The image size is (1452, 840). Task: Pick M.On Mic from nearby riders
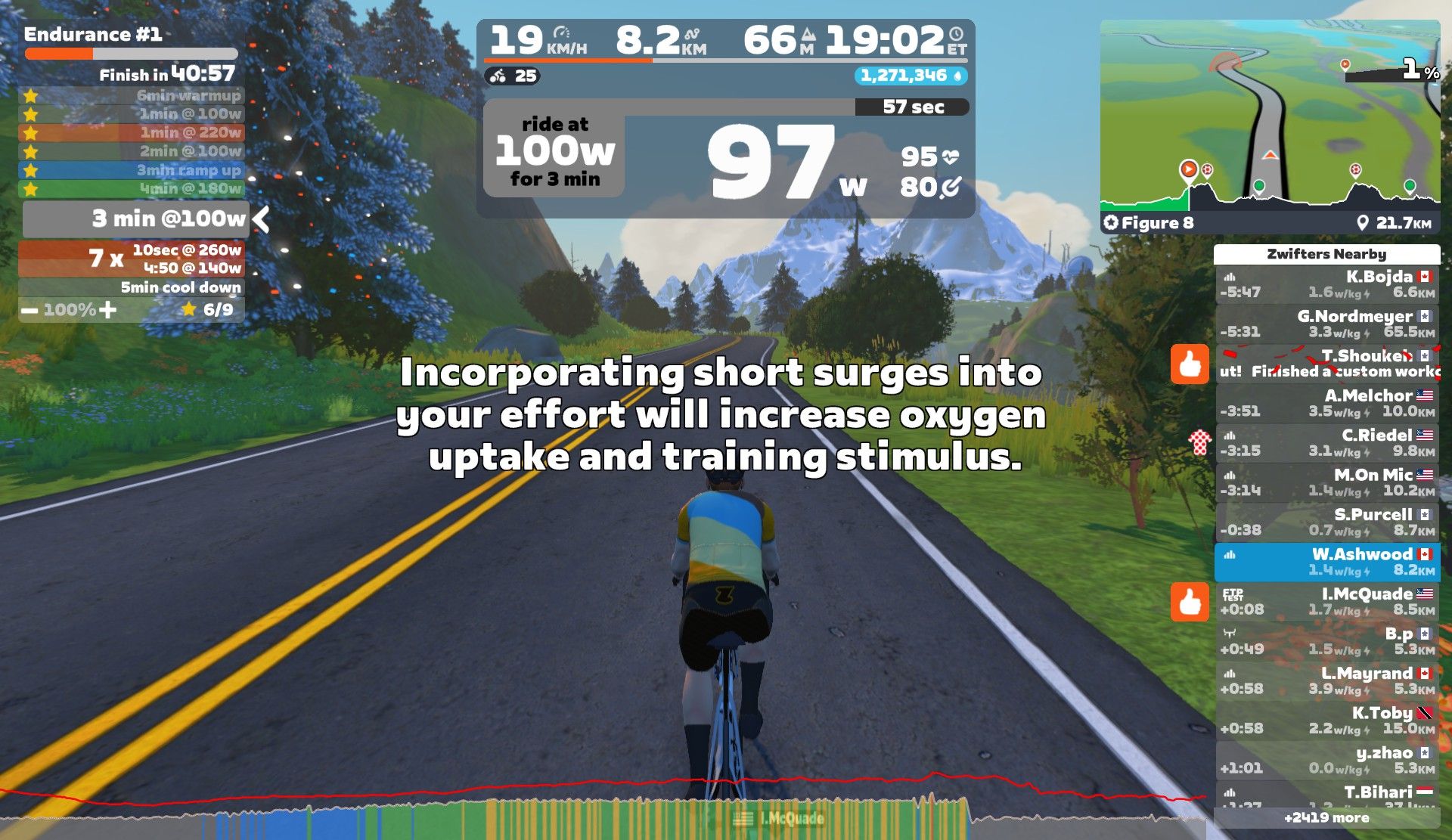pyautogui.click(x=1326, y=482)
